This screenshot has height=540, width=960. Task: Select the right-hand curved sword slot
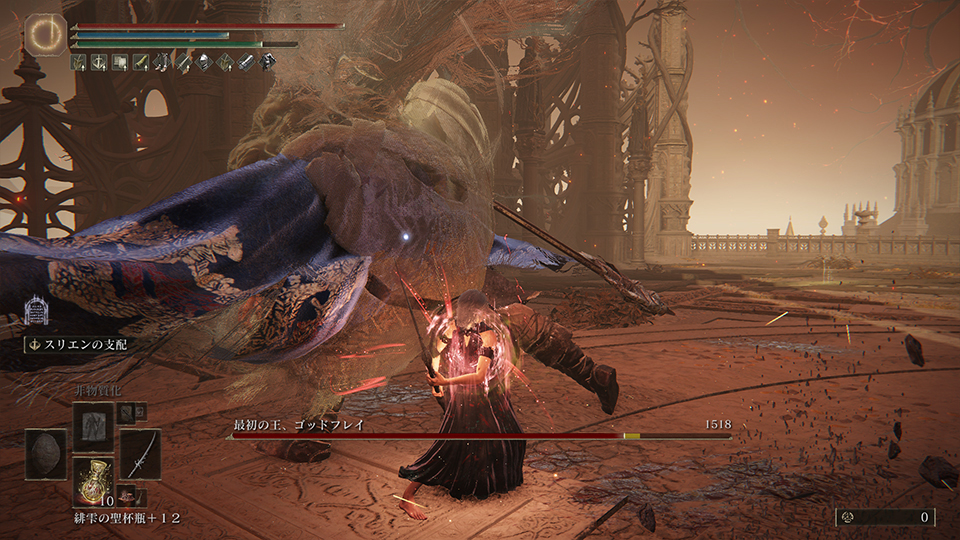pos(140,454)
